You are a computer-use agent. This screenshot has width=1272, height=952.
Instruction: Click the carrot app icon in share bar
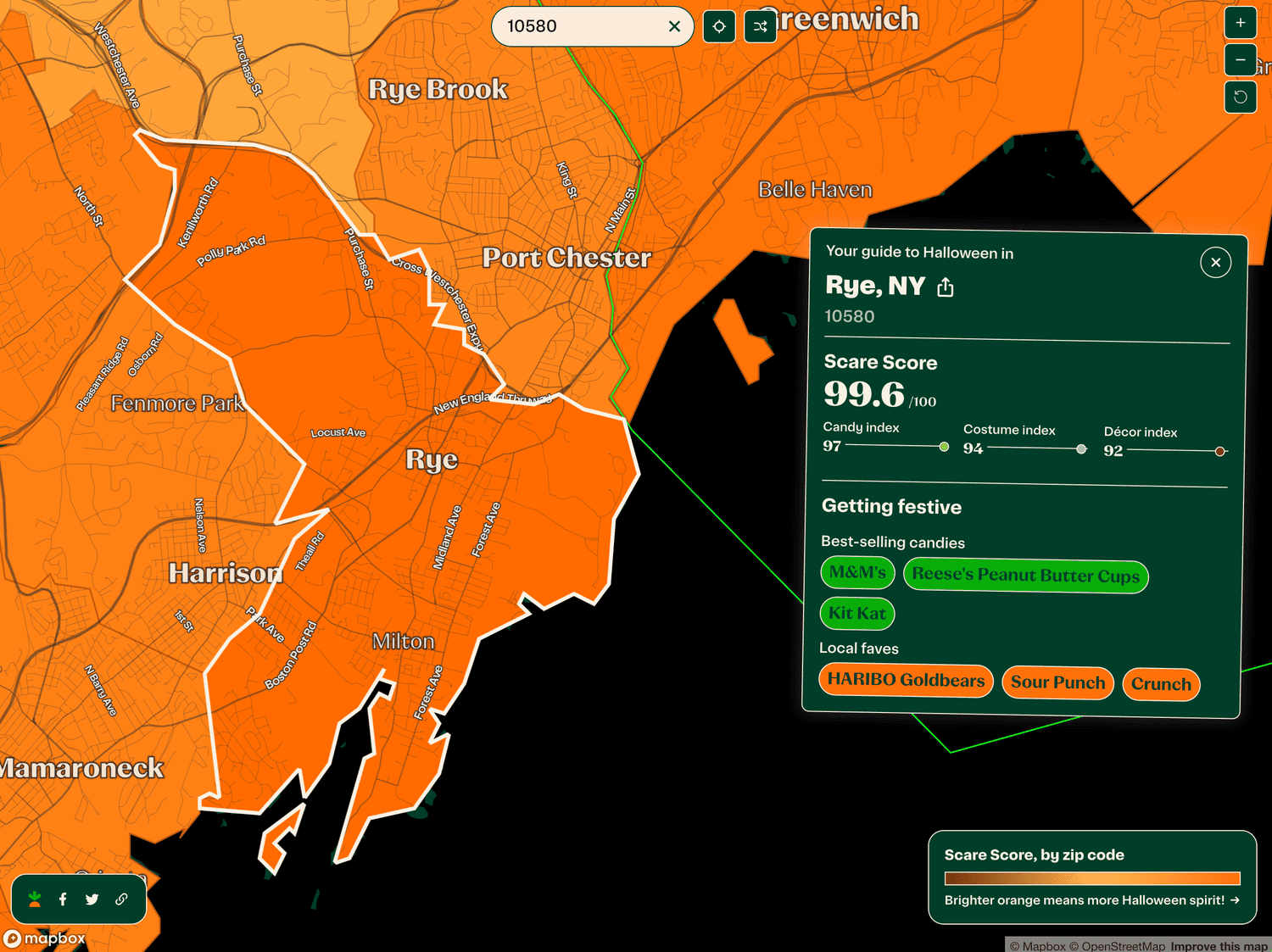pos(34,899)
